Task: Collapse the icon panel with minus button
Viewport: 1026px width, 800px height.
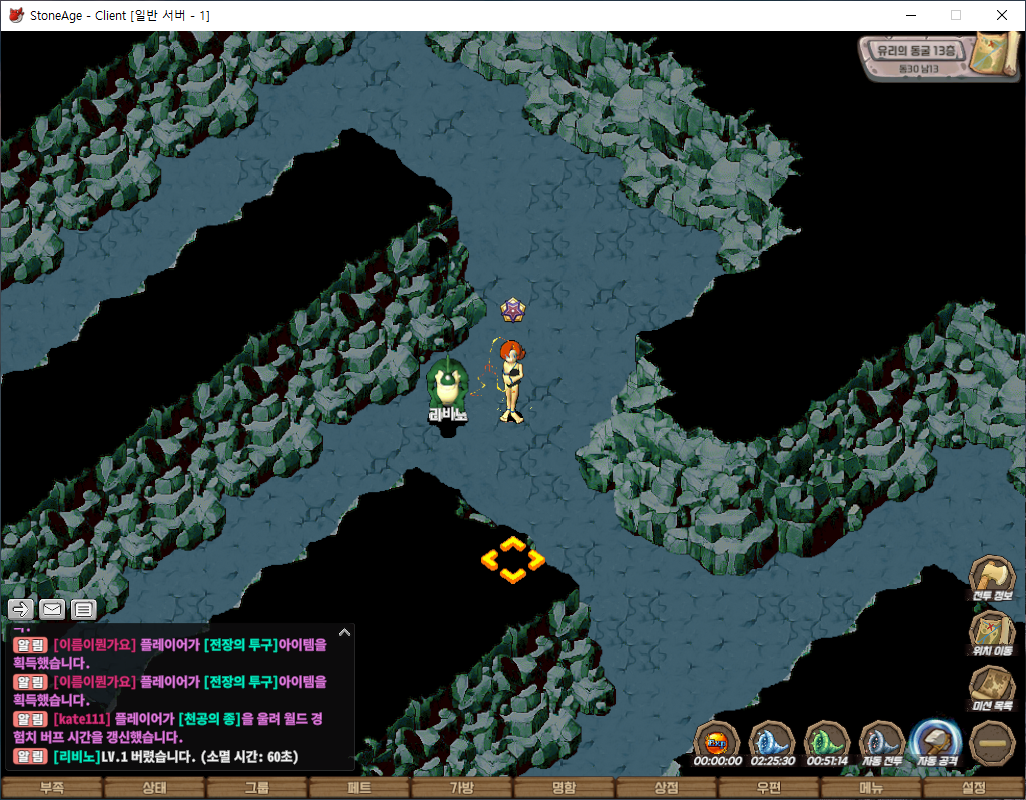Action: coord(992,743)
